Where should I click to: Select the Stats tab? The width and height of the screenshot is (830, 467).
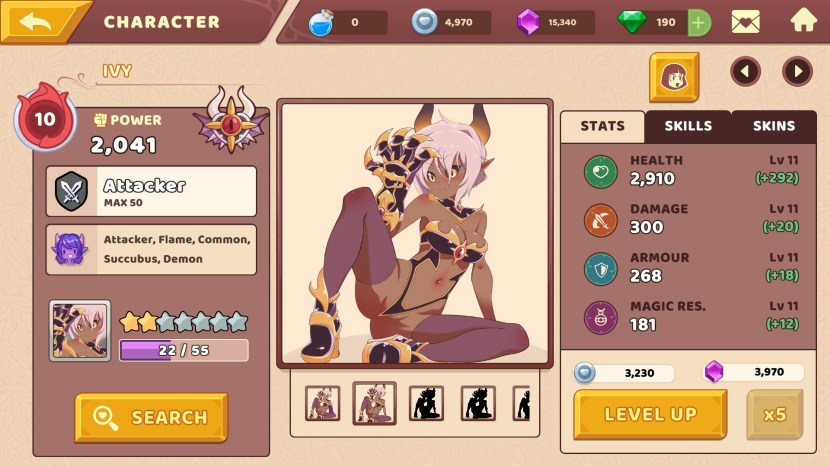click(x=602, y=126)
